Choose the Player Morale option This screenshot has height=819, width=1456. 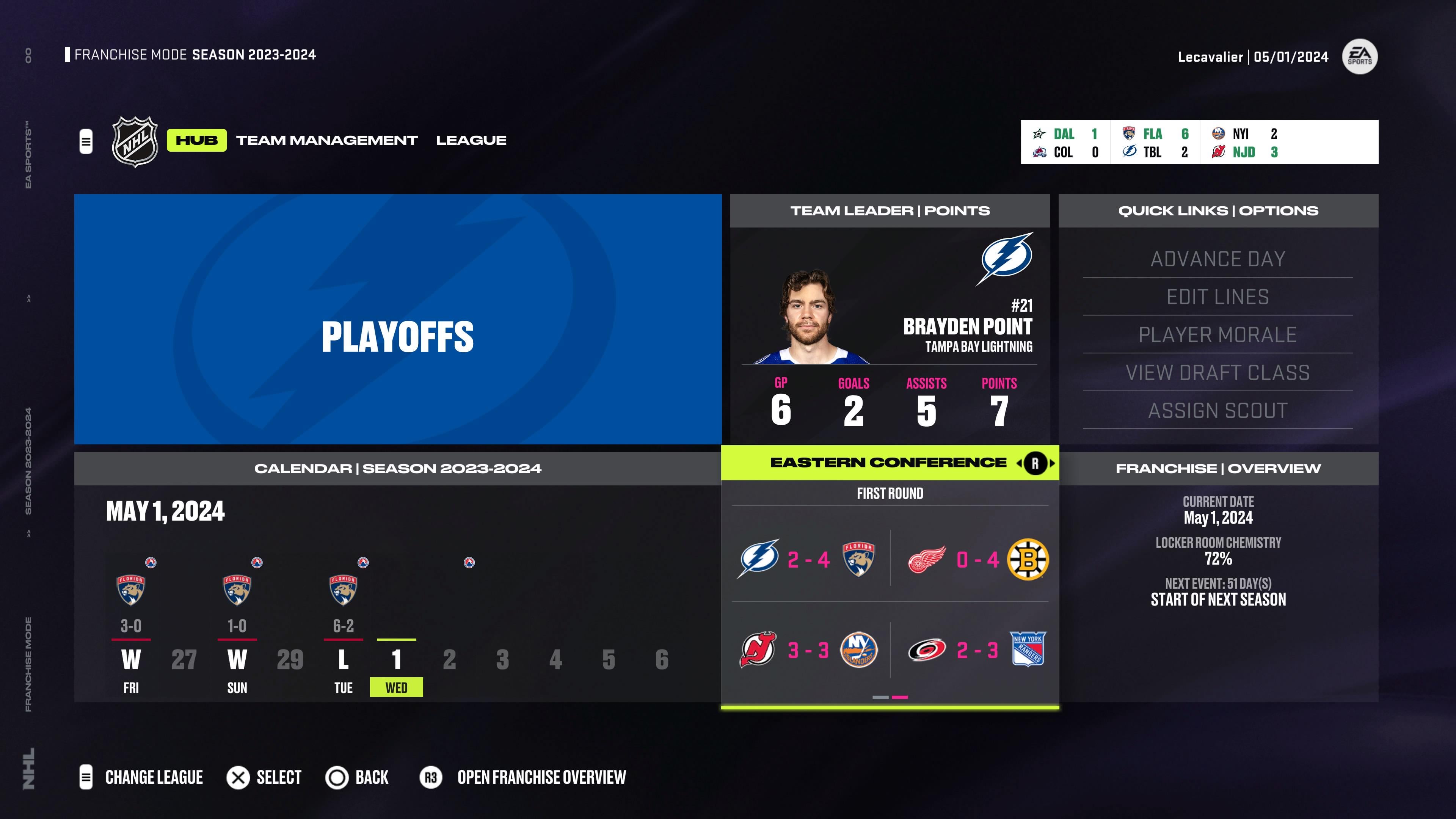point(1218,334)
